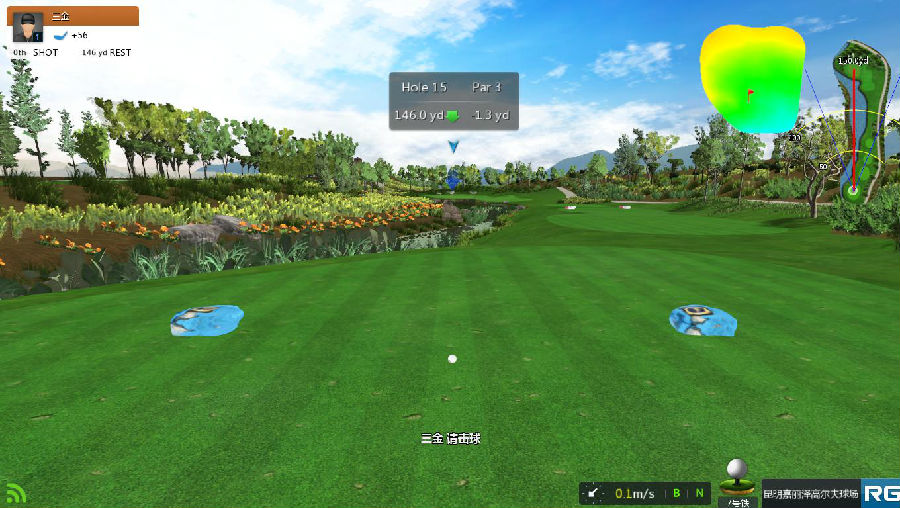
Task: Select the green slope heatmap
Action: (x=752, y=79)
